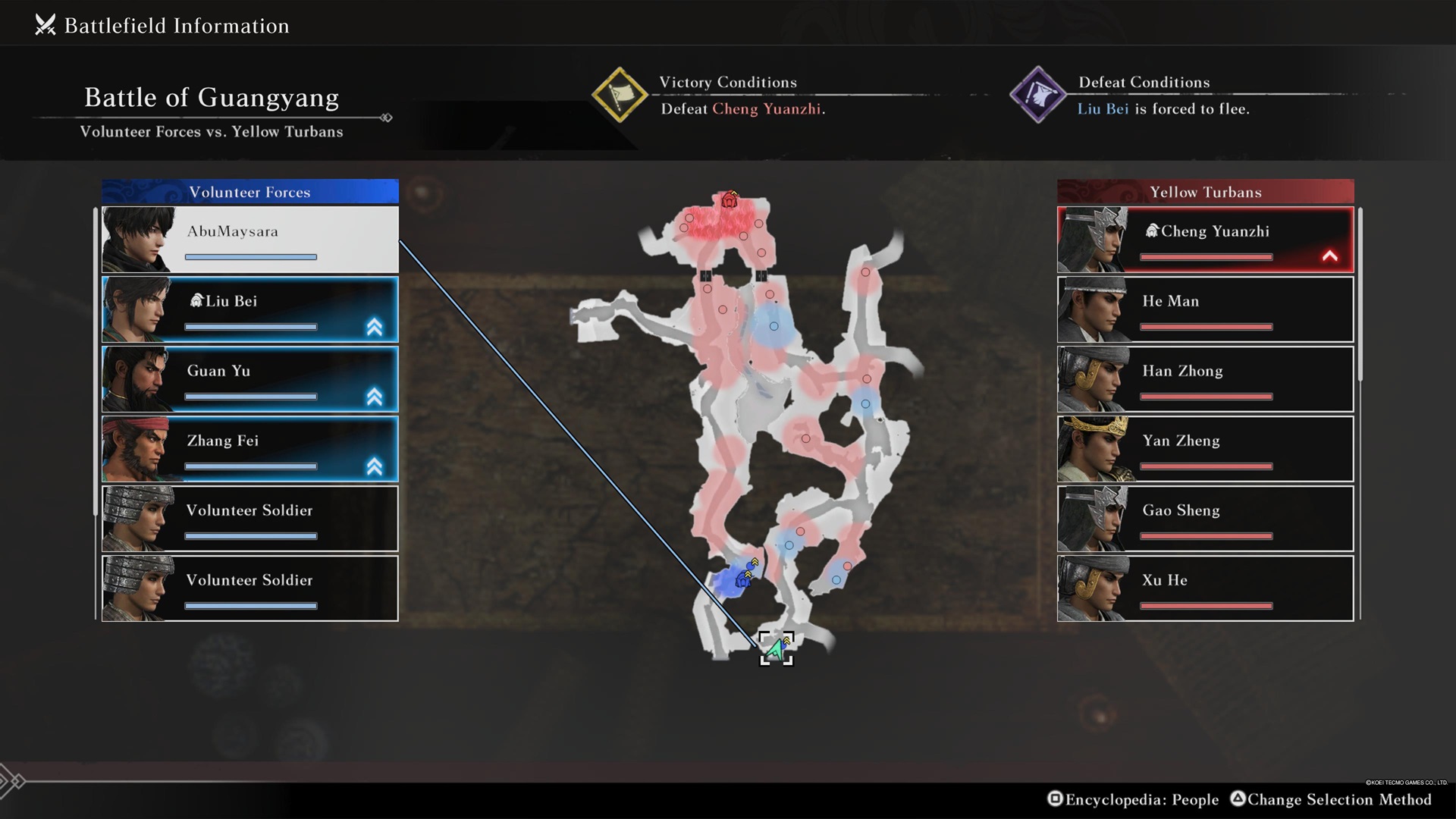Select AbuMaysara in Volunteer Forces list
The width and height of the screenshot is (1456, 819).
[x=250, y=240]
